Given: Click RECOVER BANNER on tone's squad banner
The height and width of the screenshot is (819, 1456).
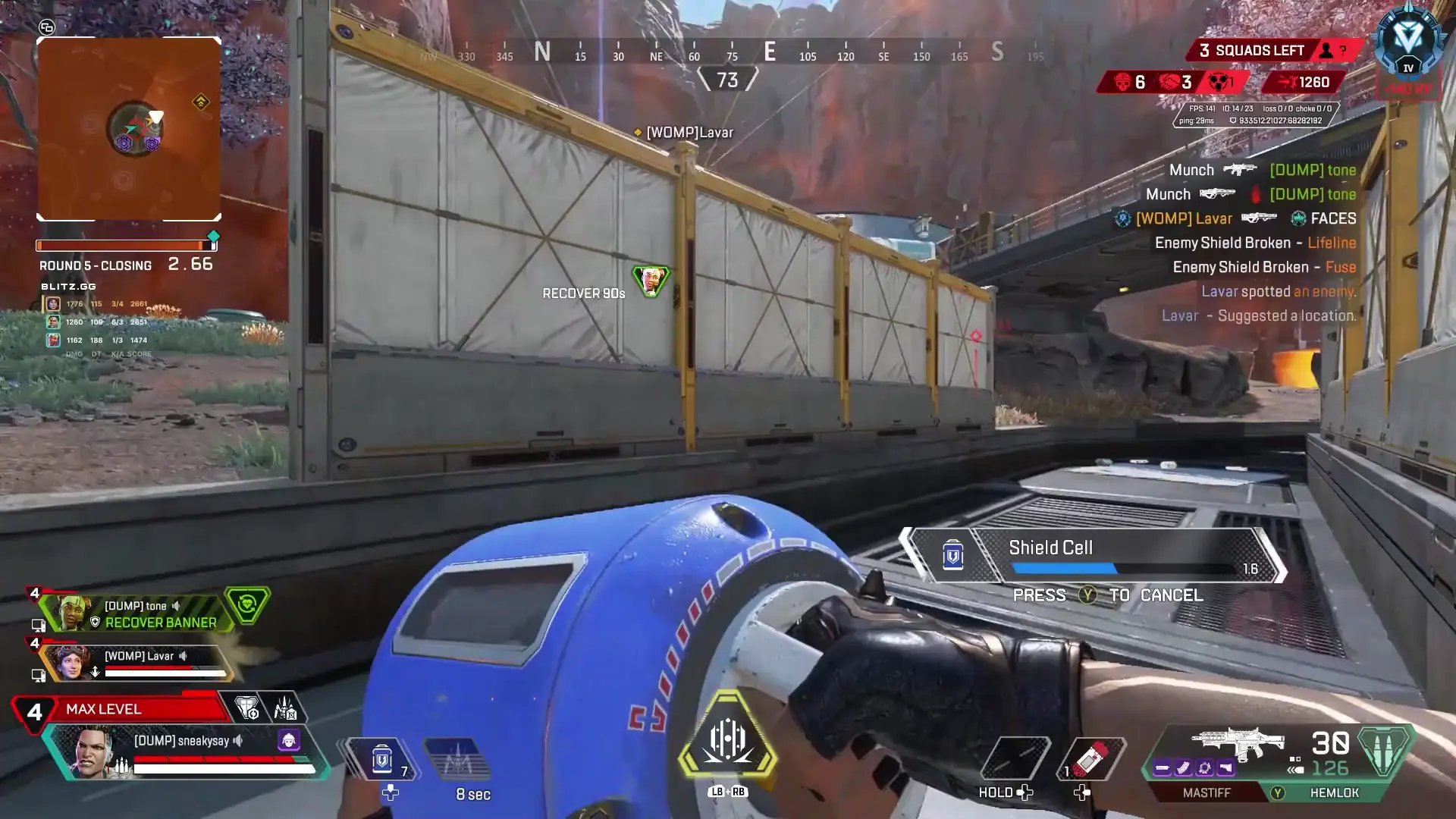Looking at the screenshot, I should pyautogui.click(x=159, y=623).
